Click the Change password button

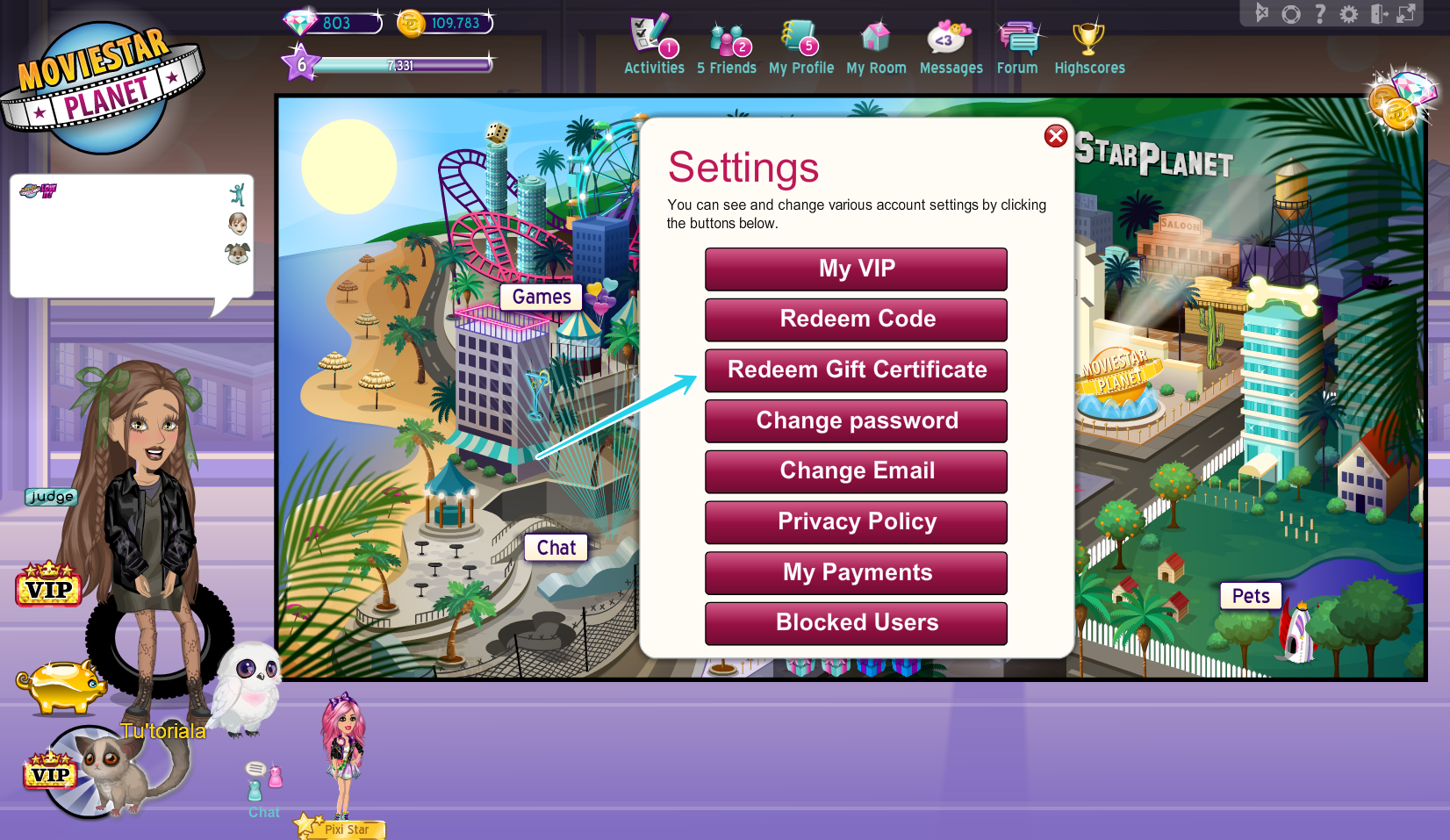click(x=856, y=420)
